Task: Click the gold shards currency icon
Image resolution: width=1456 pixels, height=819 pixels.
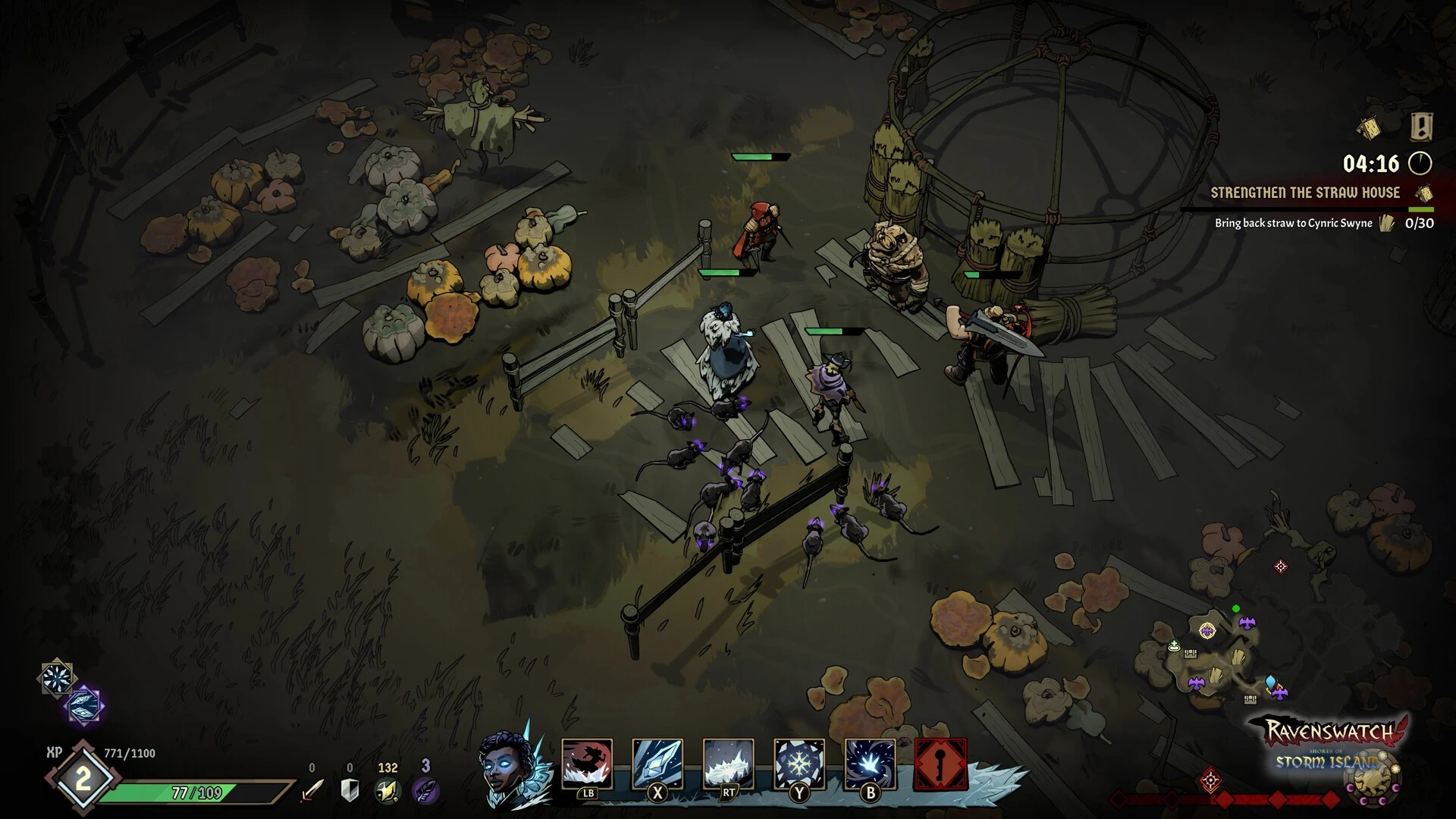Action: point(388,790)
